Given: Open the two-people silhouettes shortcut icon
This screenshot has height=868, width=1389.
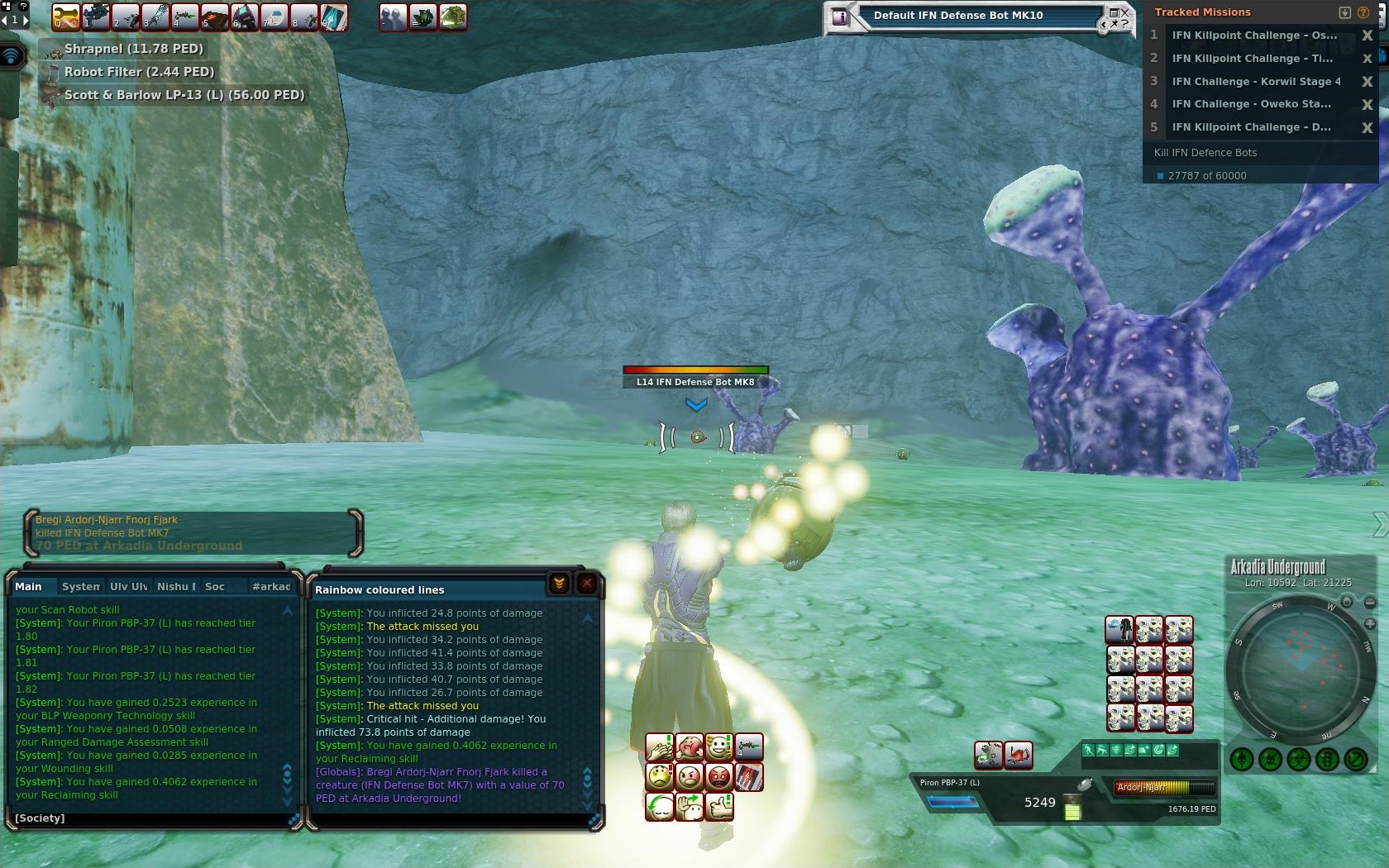Looking at the screenshot, I should (393, 17).
